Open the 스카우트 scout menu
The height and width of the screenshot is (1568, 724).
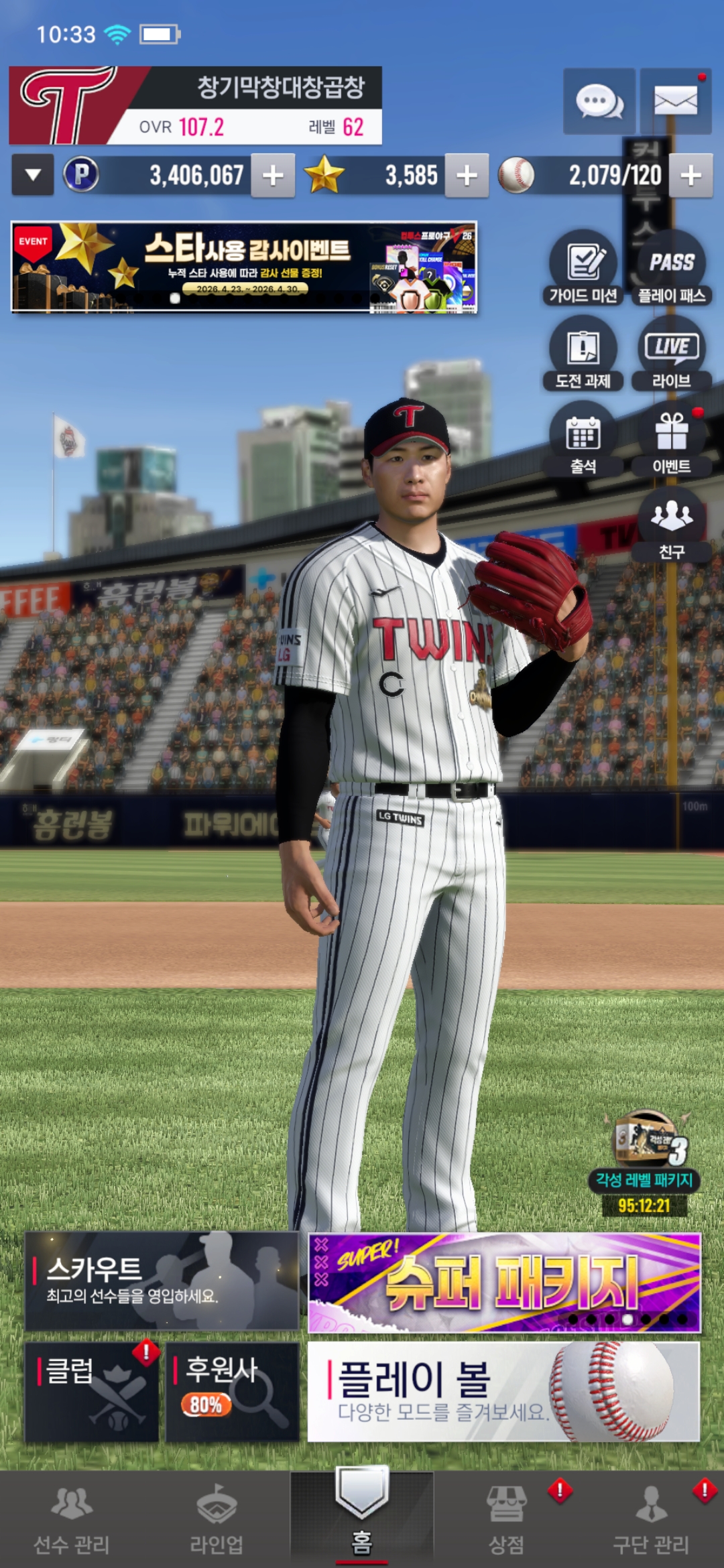(x=162, y=1281)
